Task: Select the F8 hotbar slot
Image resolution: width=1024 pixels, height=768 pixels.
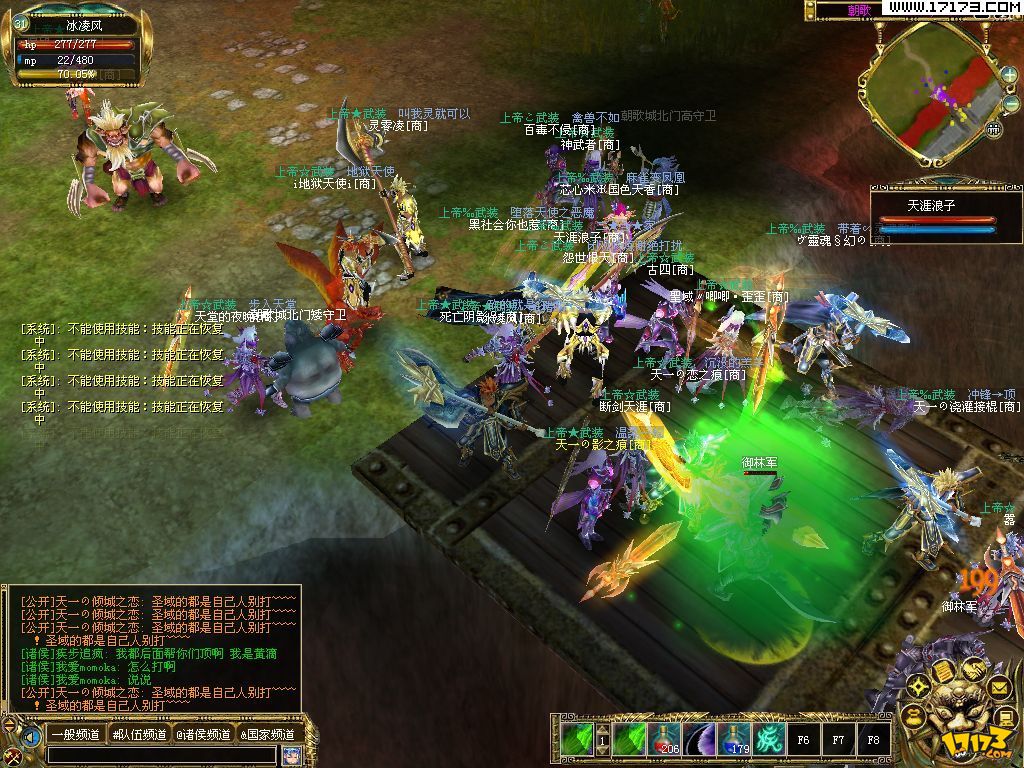Action: click(873, 740)
